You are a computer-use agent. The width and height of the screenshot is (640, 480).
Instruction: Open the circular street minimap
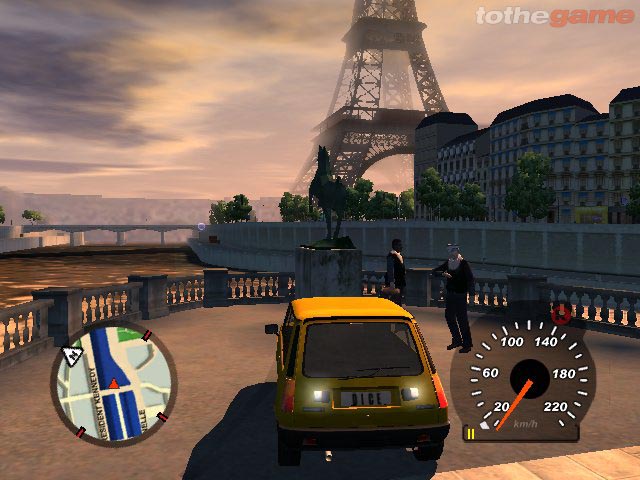[113, 385]
